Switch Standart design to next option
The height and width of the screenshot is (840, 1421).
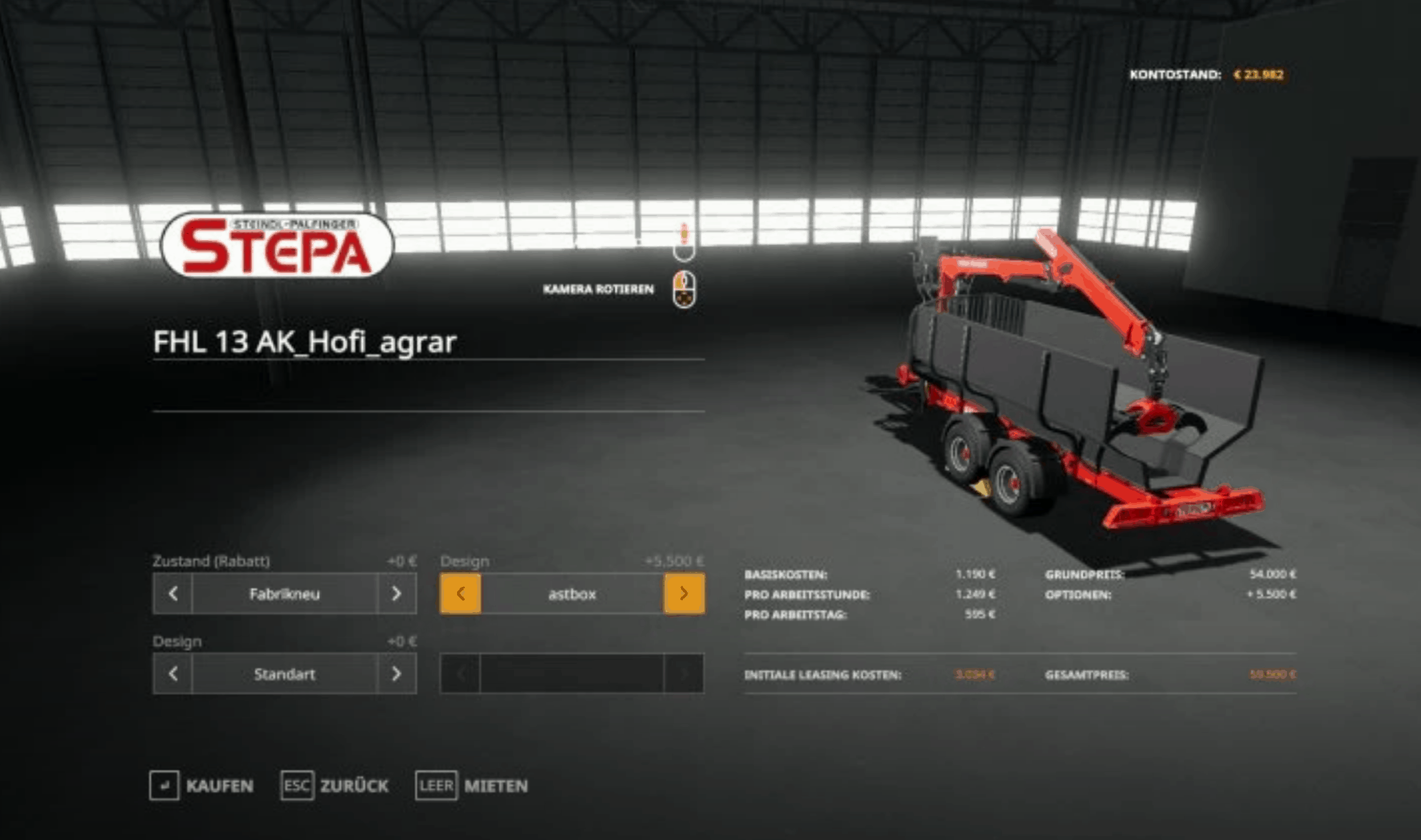click(396, 674)
